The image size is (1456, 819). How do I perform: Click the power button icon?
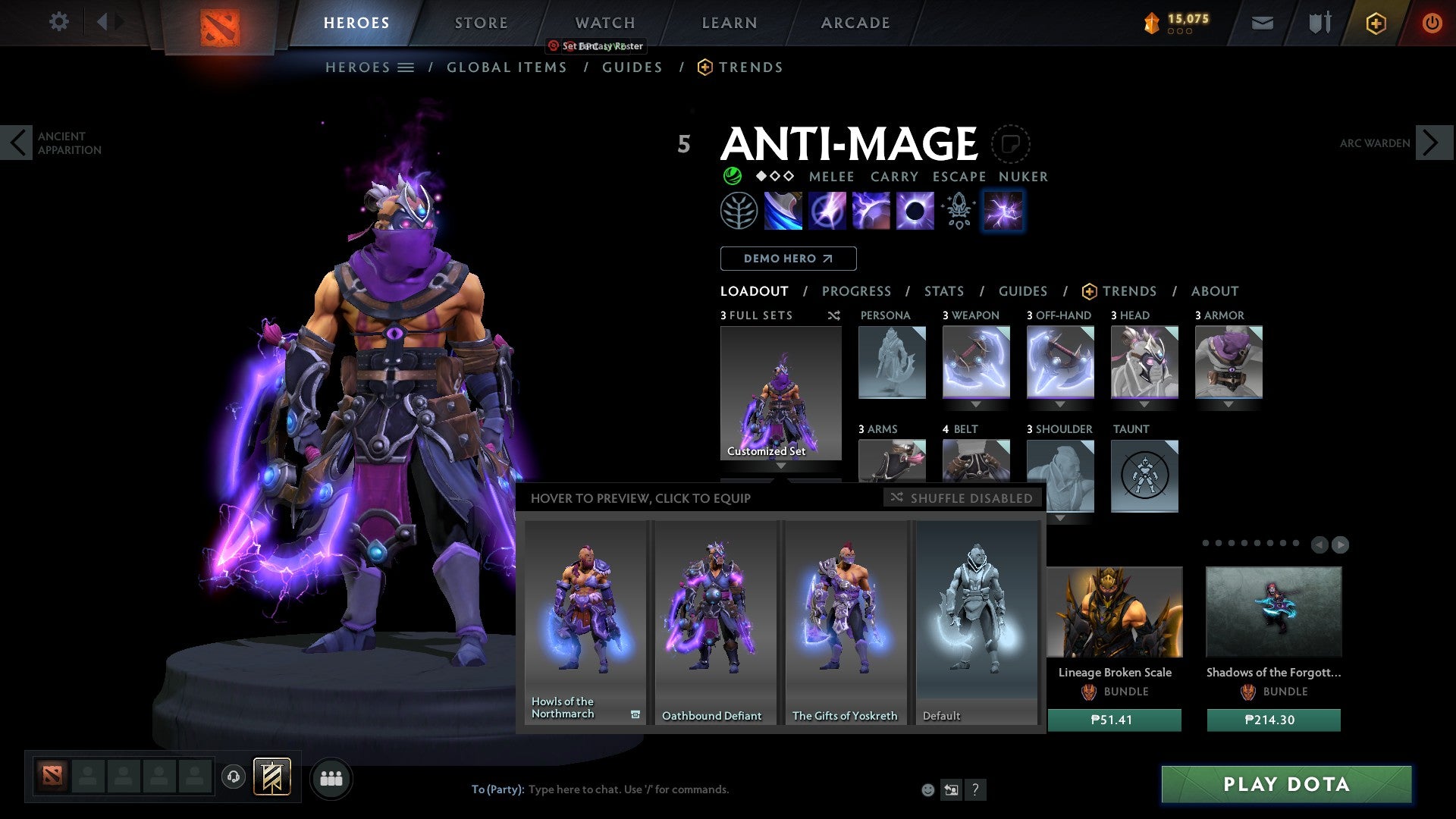(x=1432, y=23)
